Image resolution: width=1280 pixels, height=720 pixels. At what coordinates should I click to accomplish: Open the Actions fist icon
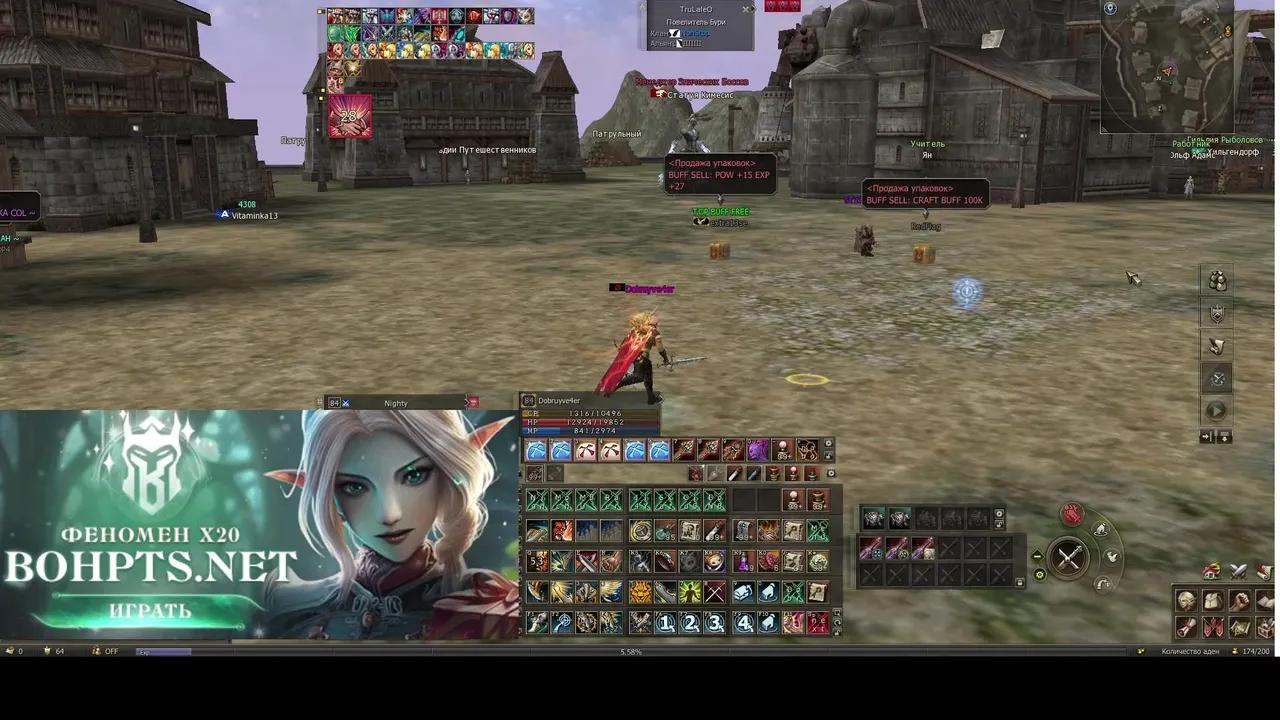[x=1239, y=601]
